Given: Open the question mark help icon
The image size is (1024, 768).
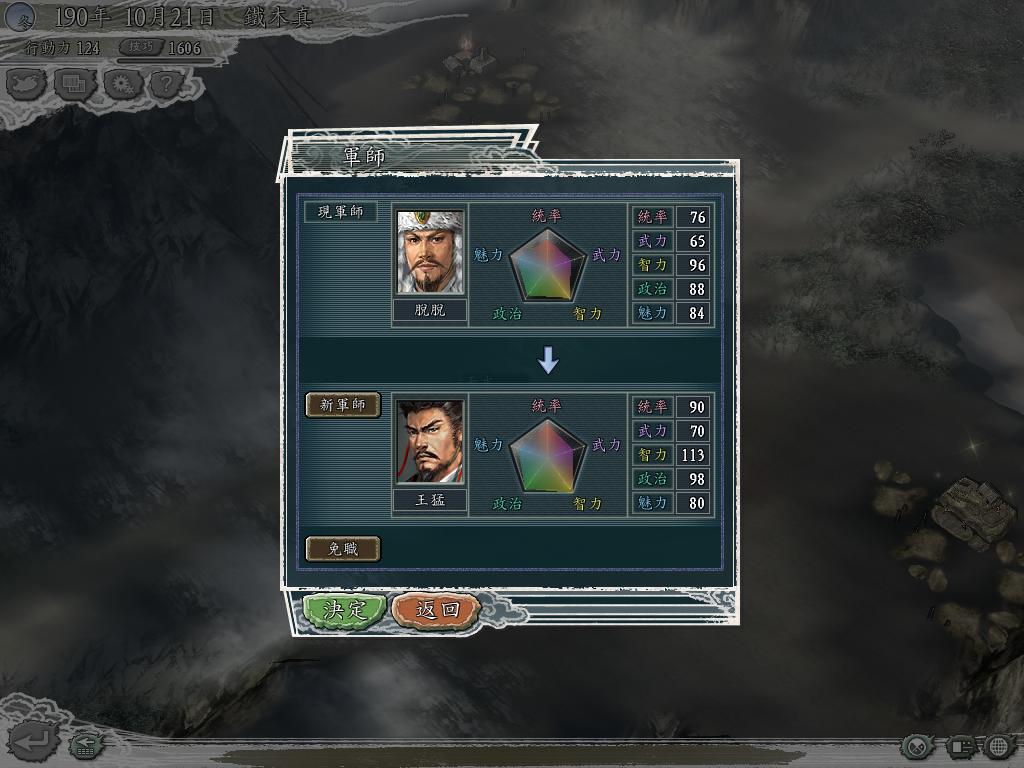Looking at the screenshot, I should 166,84.
